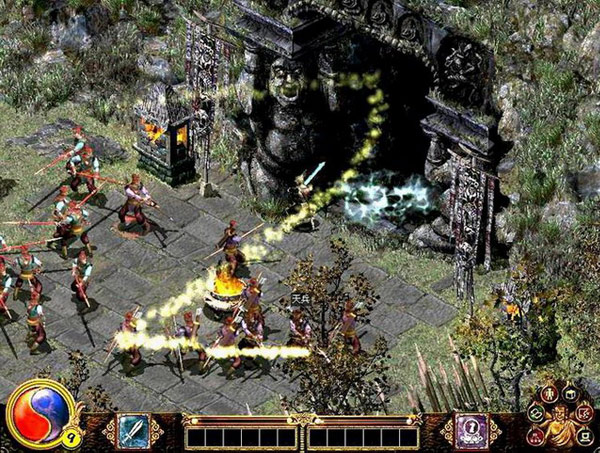The width and height of the screenshot is (600, 453).
Task: Open the red map-scroll menu orb
Action: [x=585, y=414]
